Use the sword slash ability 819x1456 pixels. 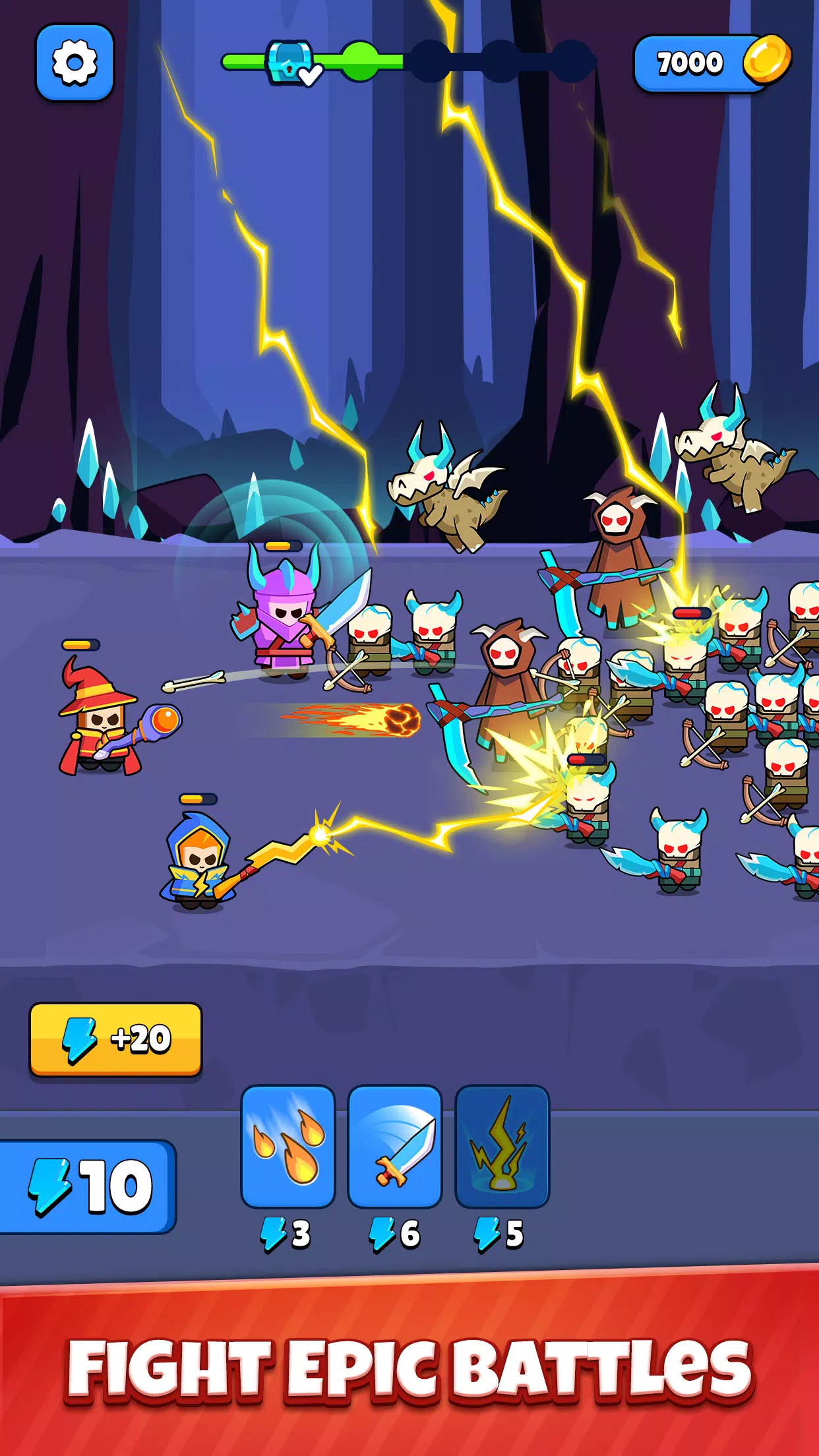click(x=395, y=1146)
